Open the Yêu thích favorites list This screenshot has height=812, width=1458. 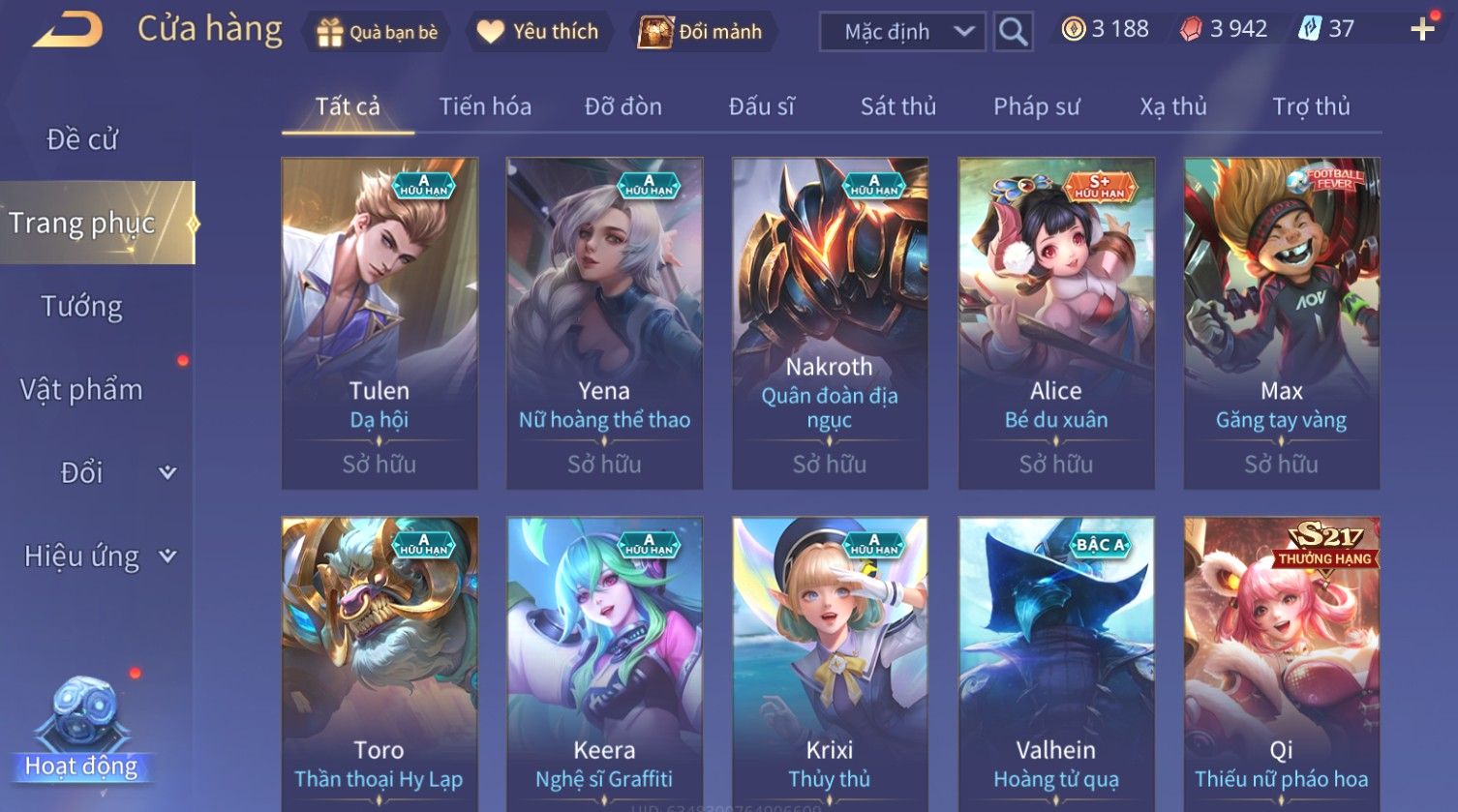pos(538,32)
